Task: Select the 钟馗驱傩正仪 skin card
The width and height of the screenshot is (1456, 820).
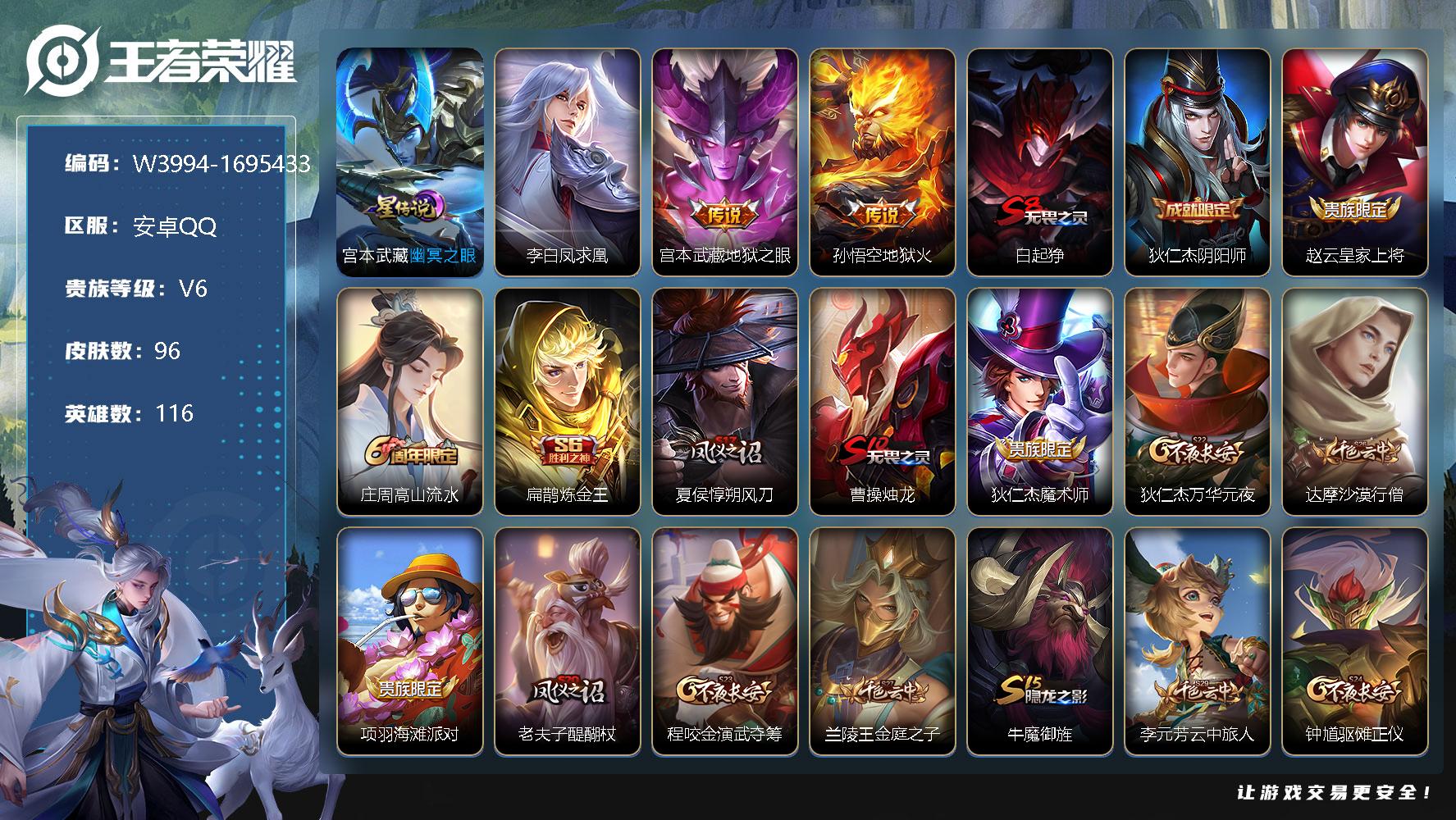Action: [x=1354, y=640]
